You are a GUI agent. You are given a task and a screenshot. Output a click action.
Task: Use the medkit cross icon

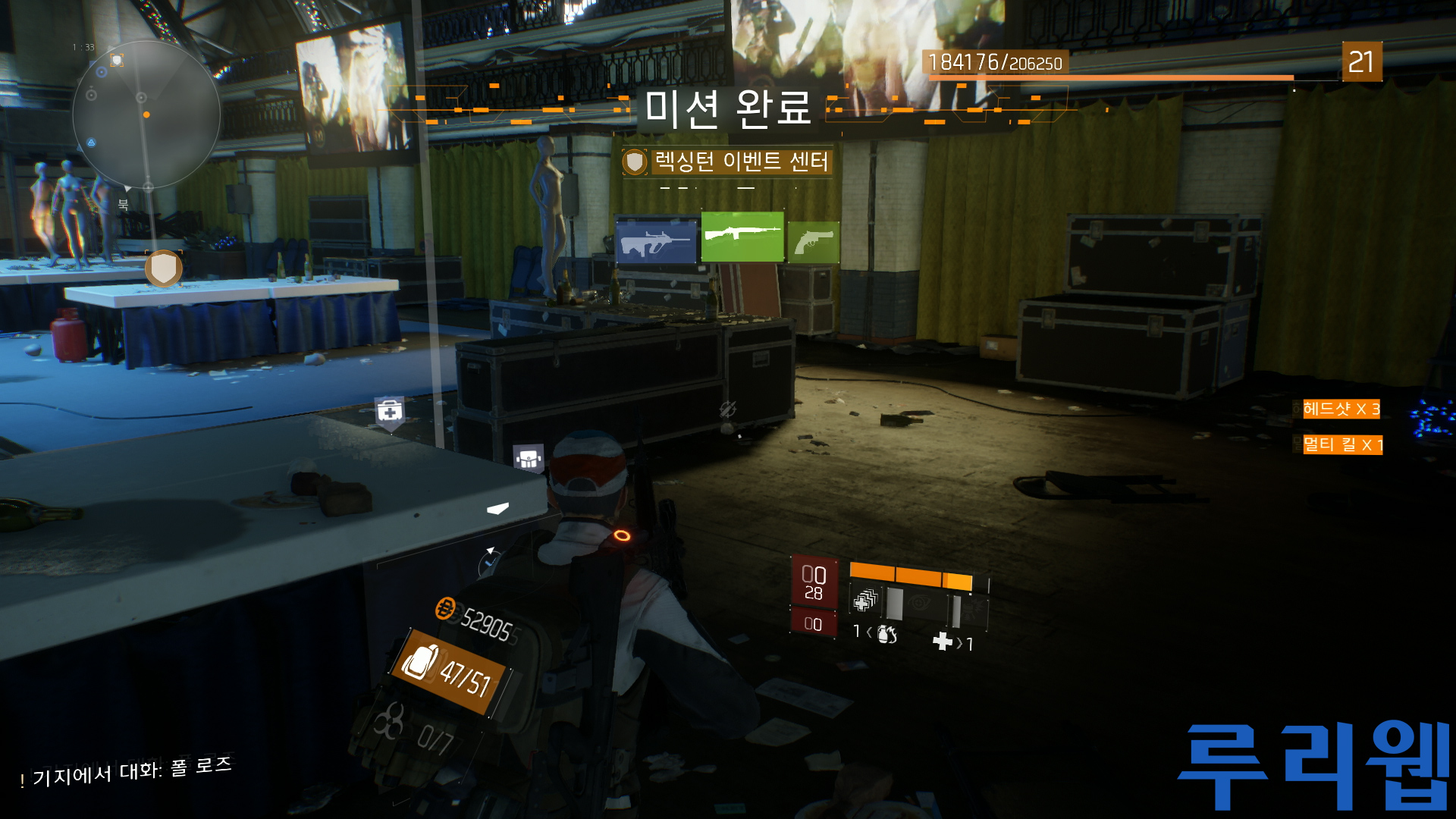pos(943,642)
